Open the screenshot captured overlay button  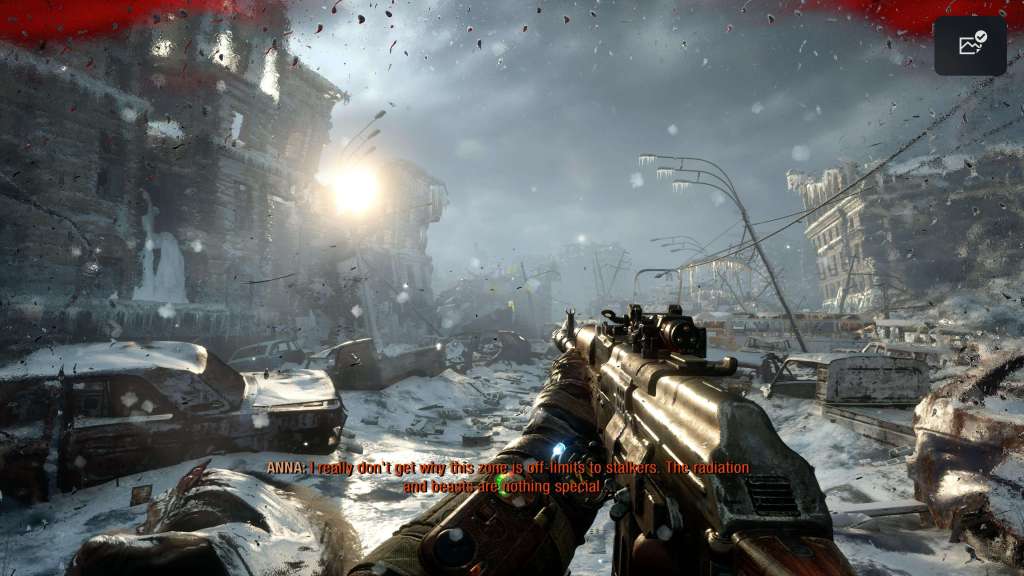click(x=970, y=45)
